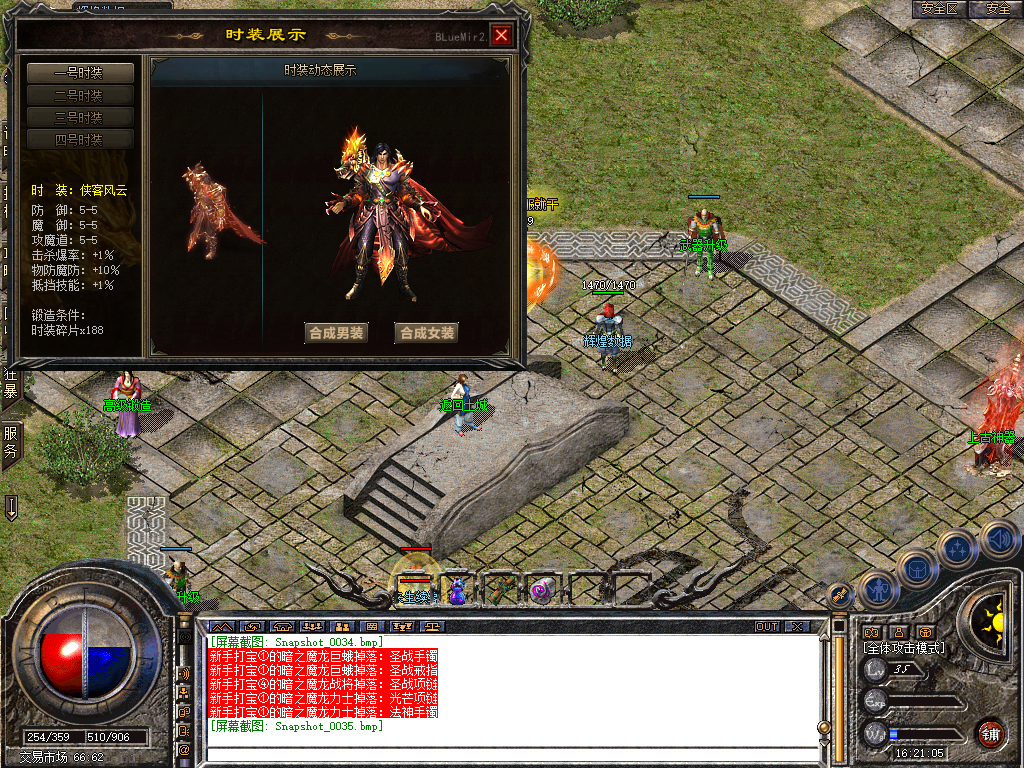Choose the 四号时装 costume tab

(x=79, y=140)
